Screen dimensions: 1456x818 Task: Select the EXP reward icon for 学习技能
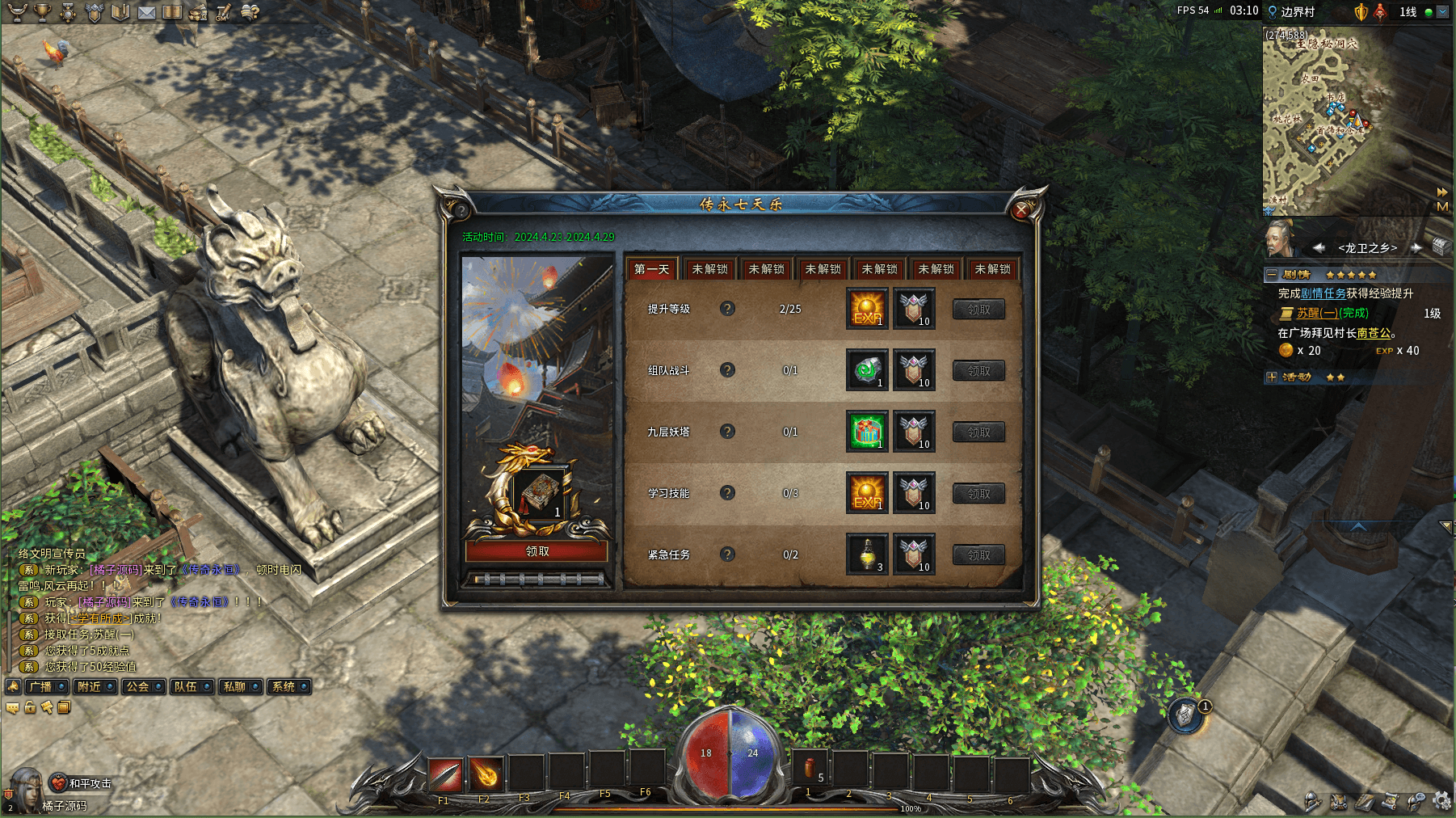[867, 492]
